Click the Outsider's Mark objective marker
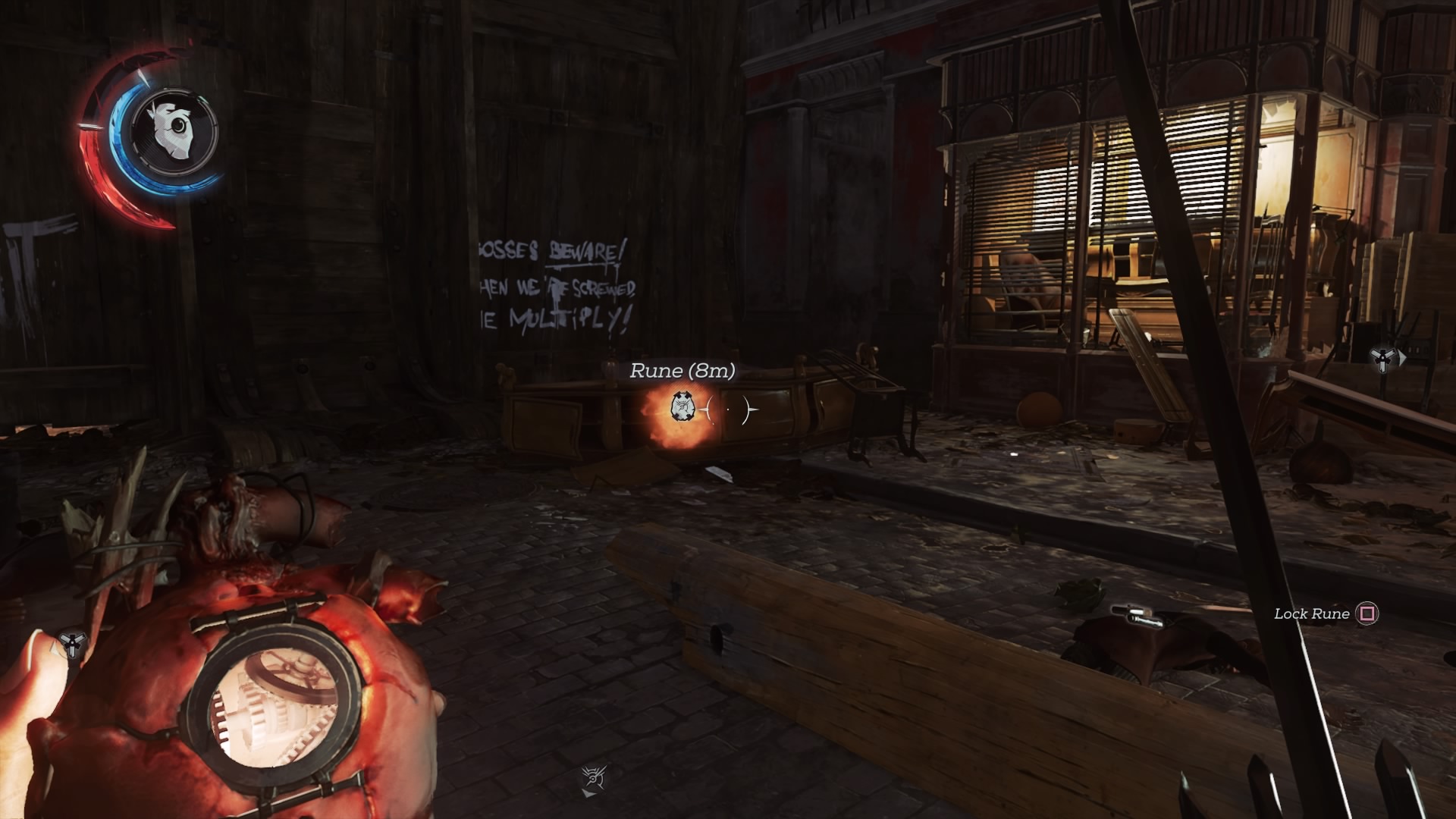1456x819 pixels. [595, 779]
